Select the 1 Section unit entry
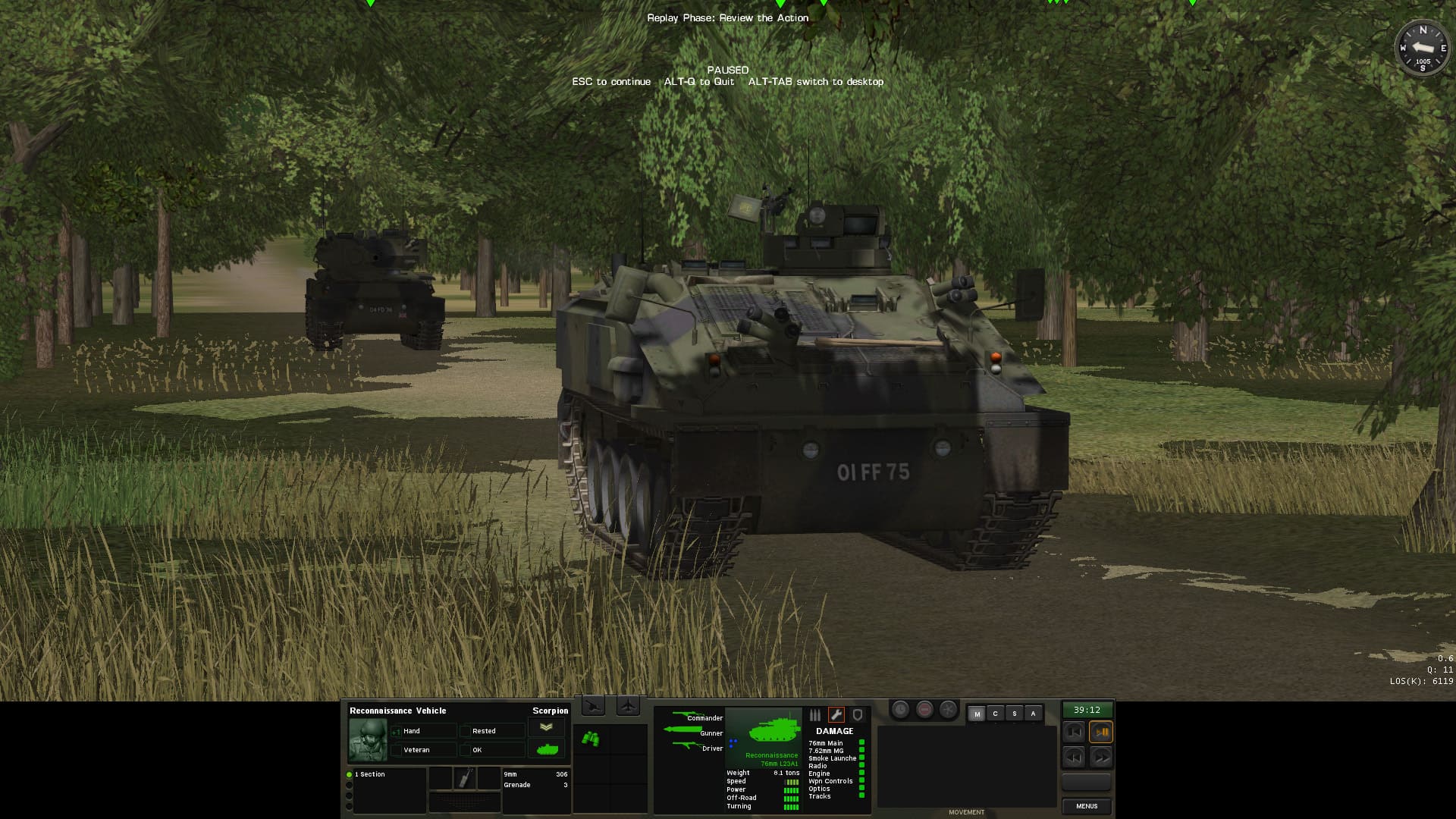 (x=372, y=774)
